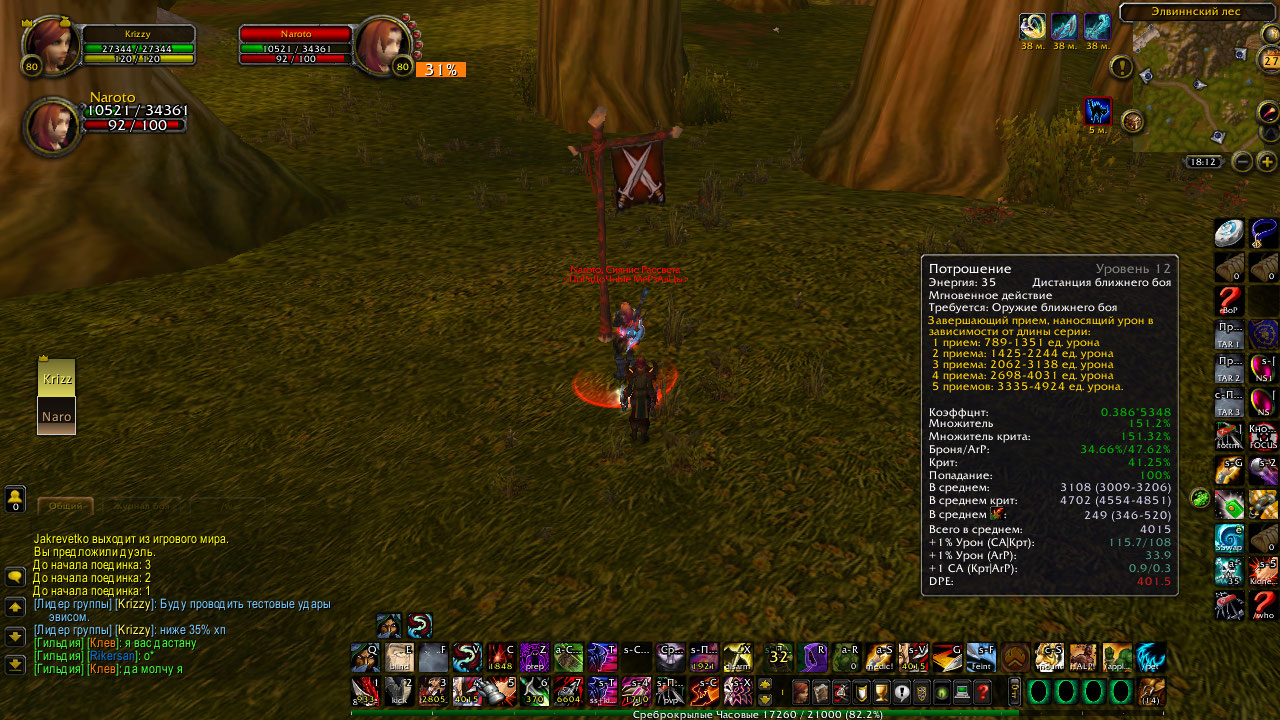The height and width of the screenshot is (720, 1280).
Task: Click the red question mark help micro button
Action: (x=983, y=692)
